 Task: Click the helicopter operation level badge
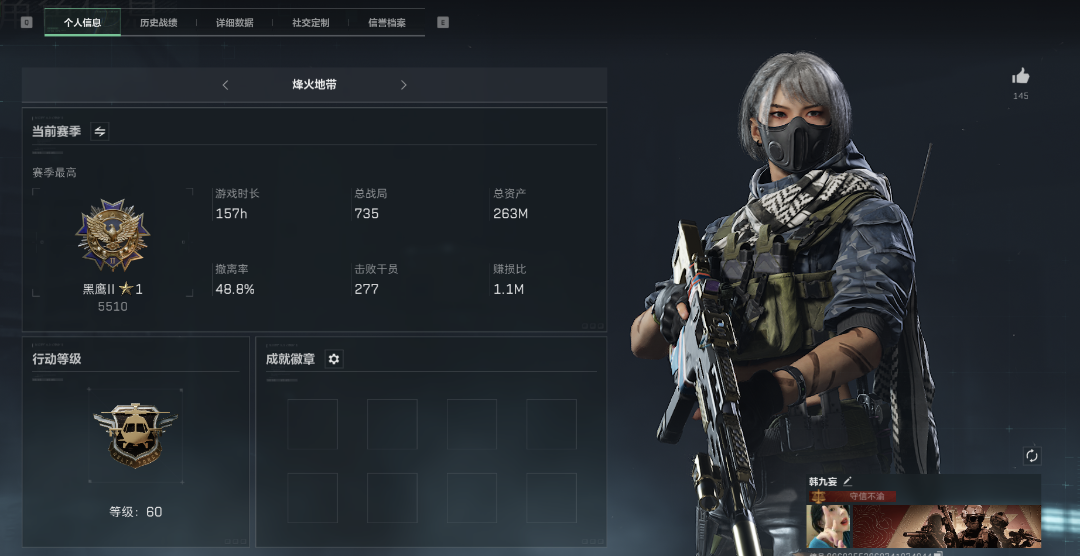pos(135,436)
